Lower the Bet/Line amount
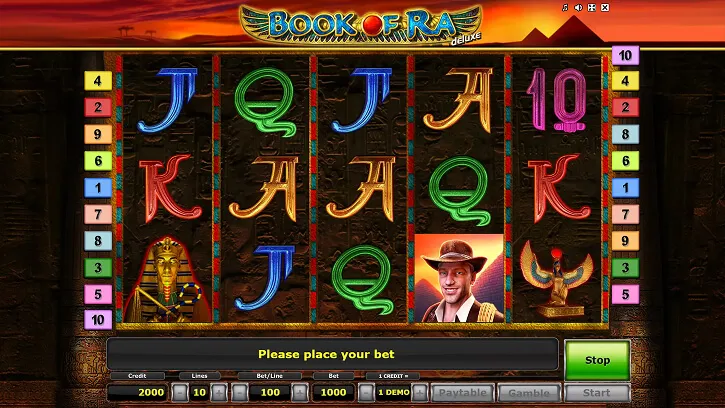 (239, 393)
